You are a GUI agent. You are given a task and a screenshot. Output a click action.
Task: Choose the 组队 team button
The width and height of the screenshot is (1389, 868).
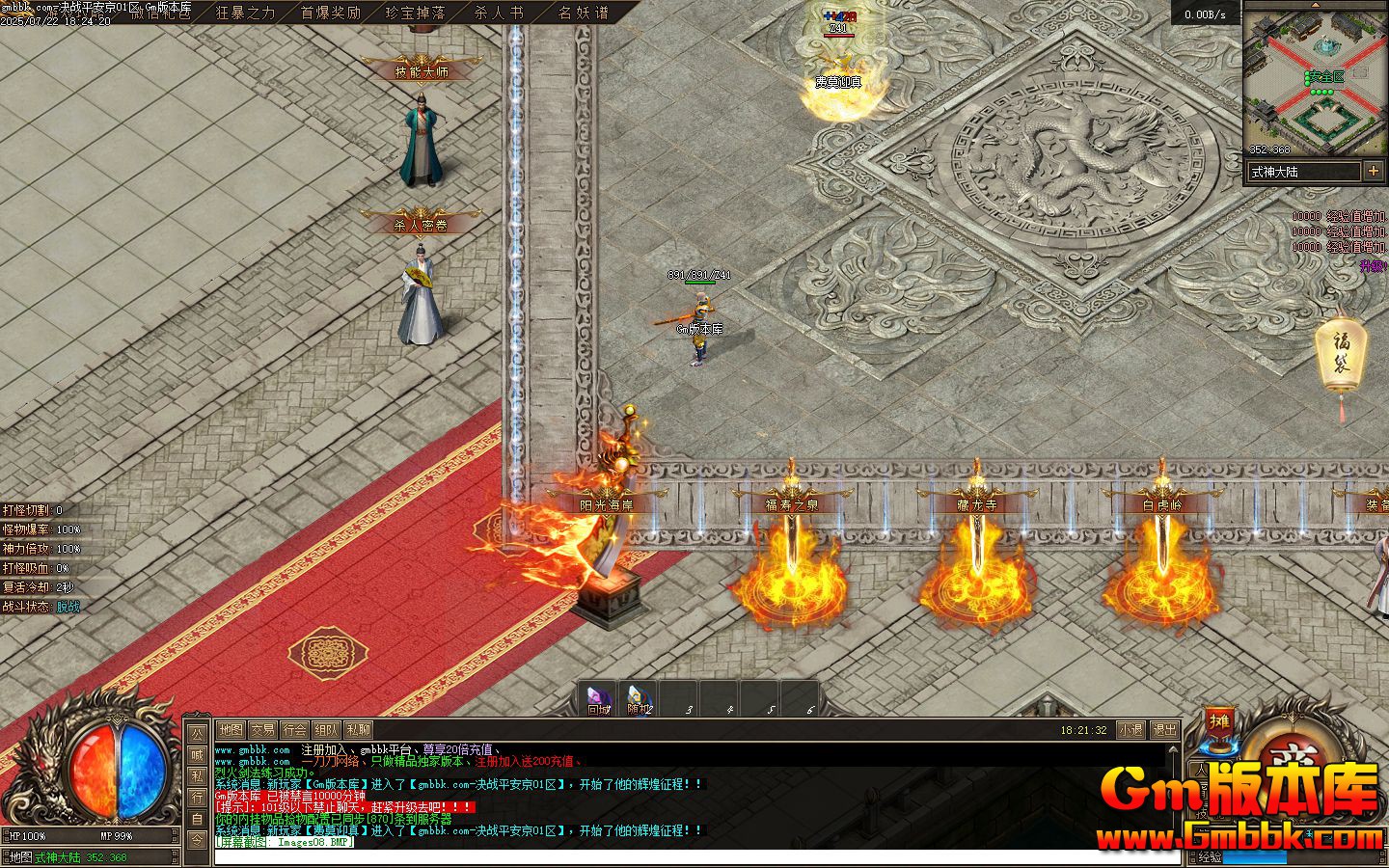[327, 730]
